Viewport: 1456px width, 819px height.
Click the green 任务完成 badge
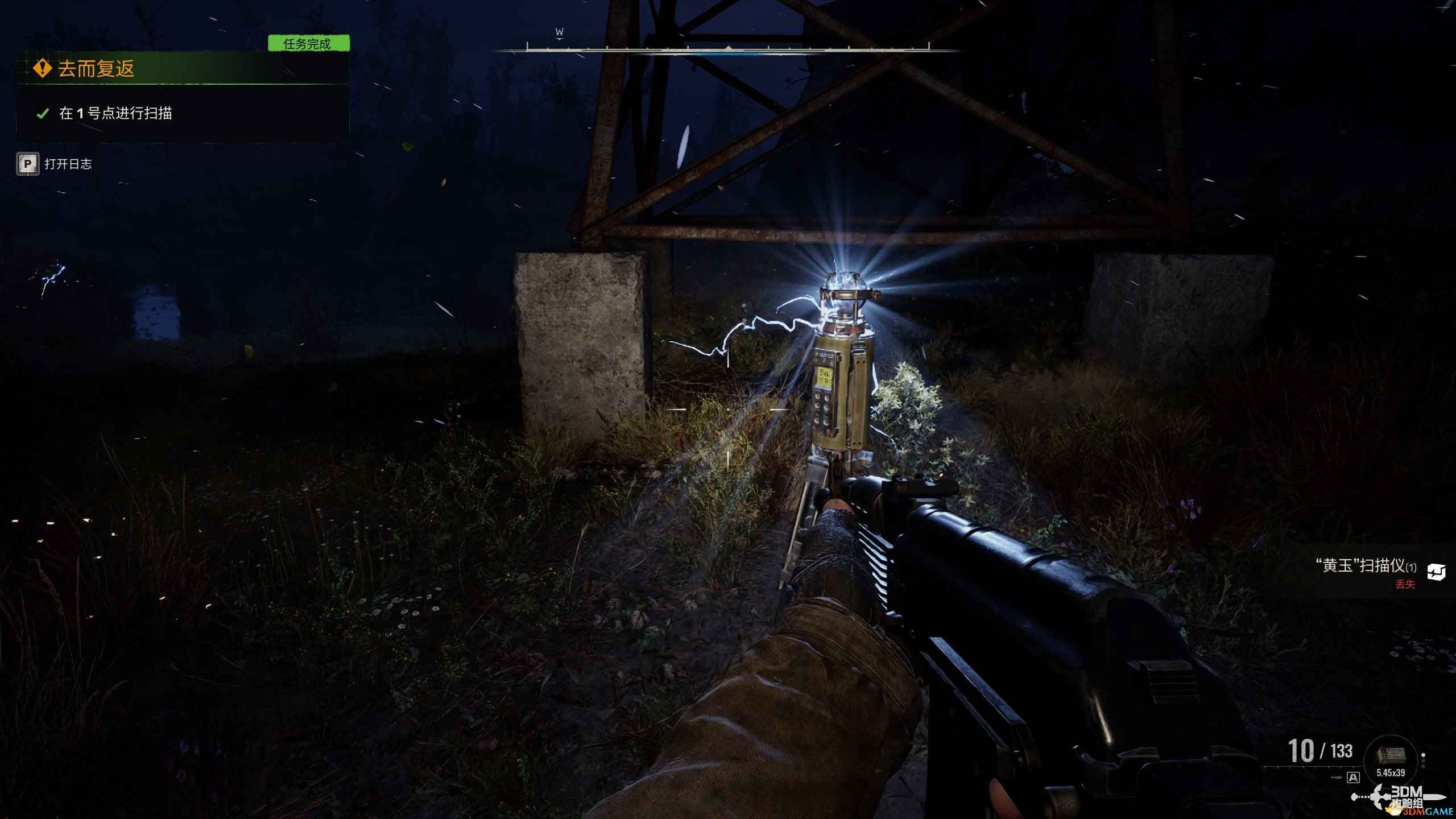point(308,44)
